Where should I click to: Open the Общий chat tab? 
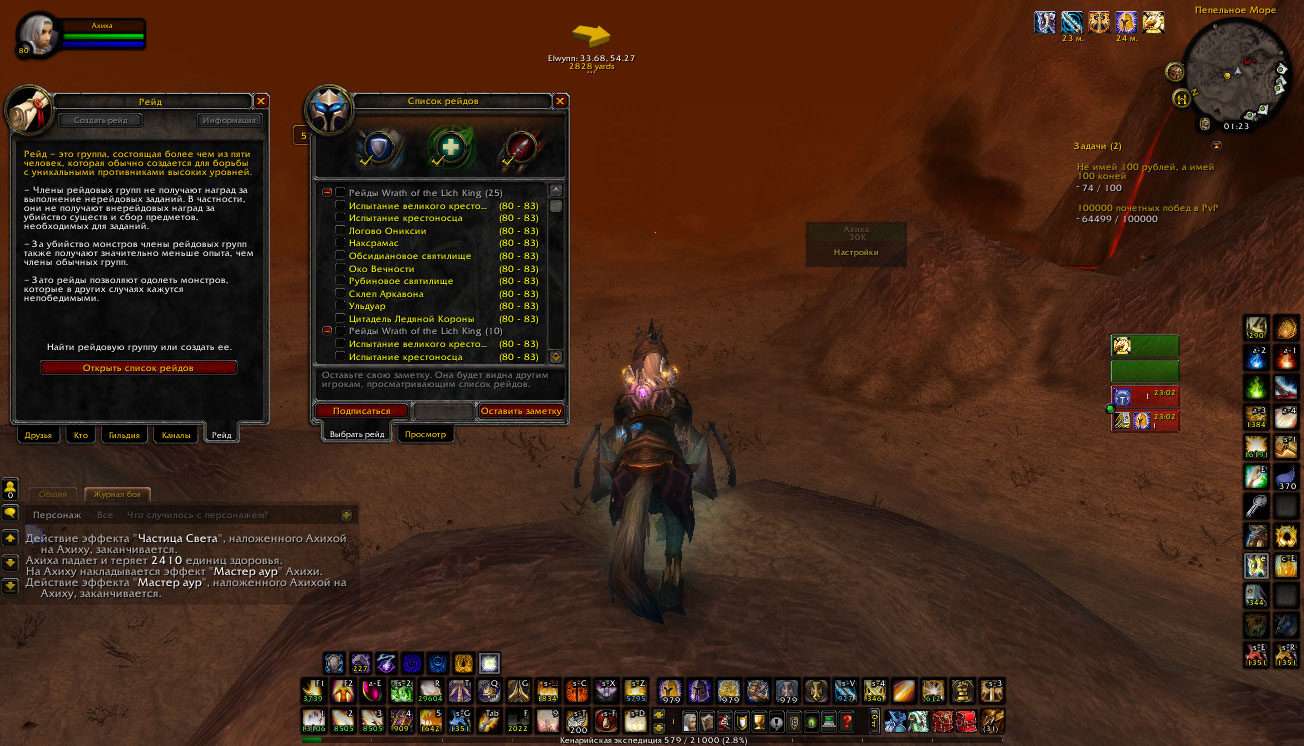click(x=53, y=494)
